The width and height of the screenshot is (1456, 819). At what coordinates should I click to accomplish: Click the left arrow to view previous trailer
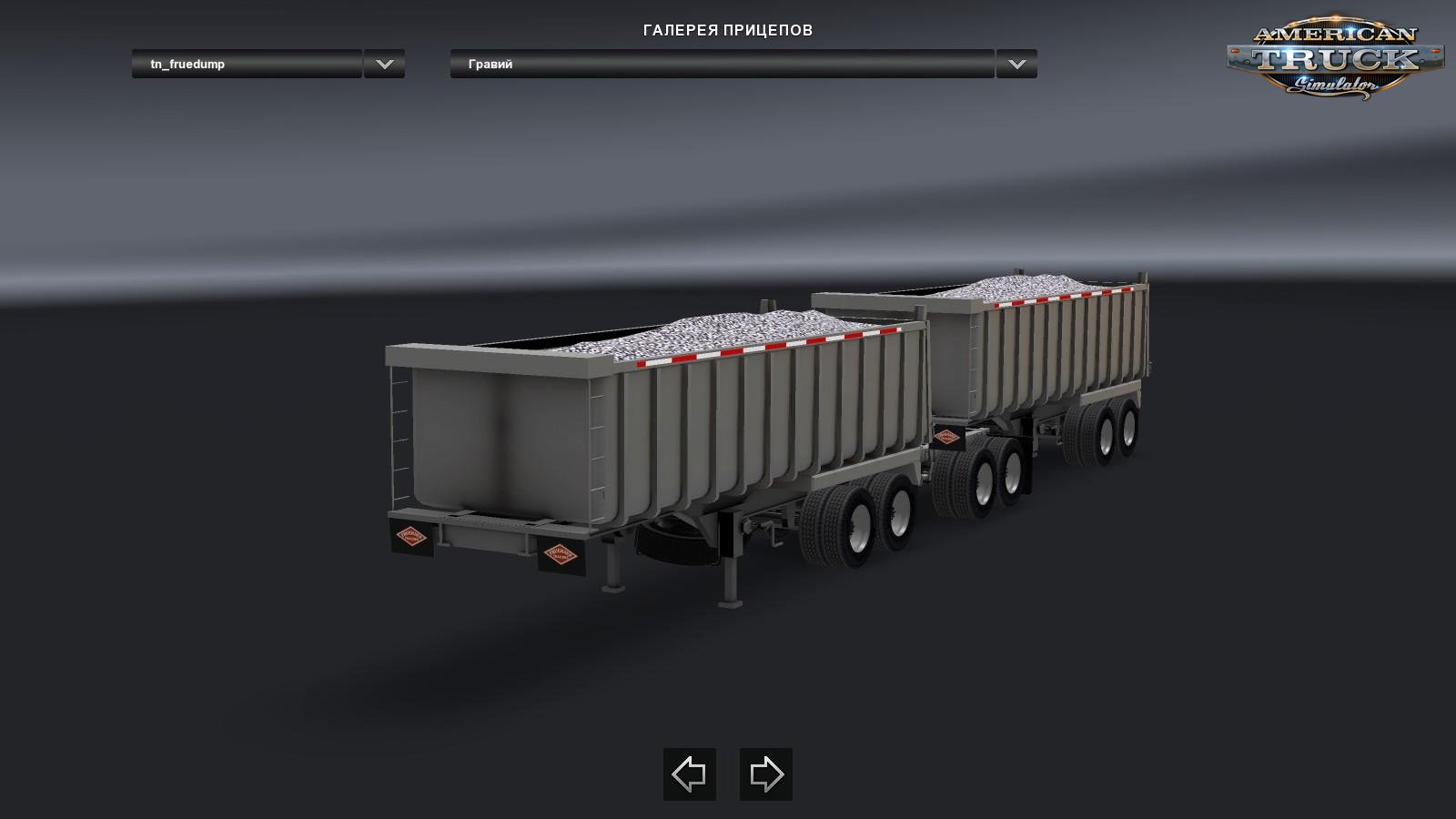click(x=690, y=775)
